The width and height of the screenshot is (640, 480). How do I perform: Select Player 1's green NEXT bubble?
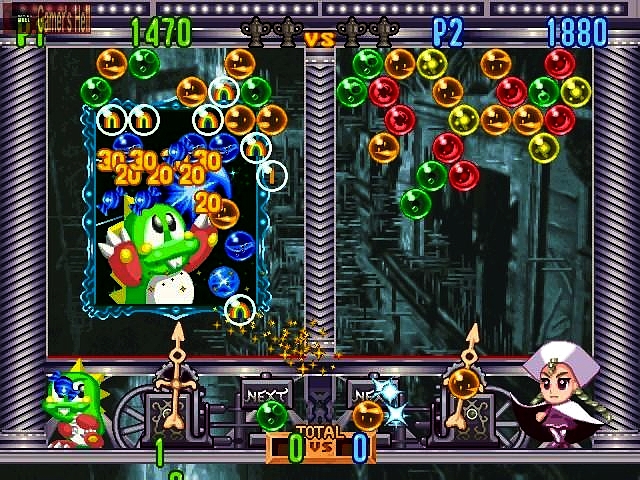coord(271,415)
